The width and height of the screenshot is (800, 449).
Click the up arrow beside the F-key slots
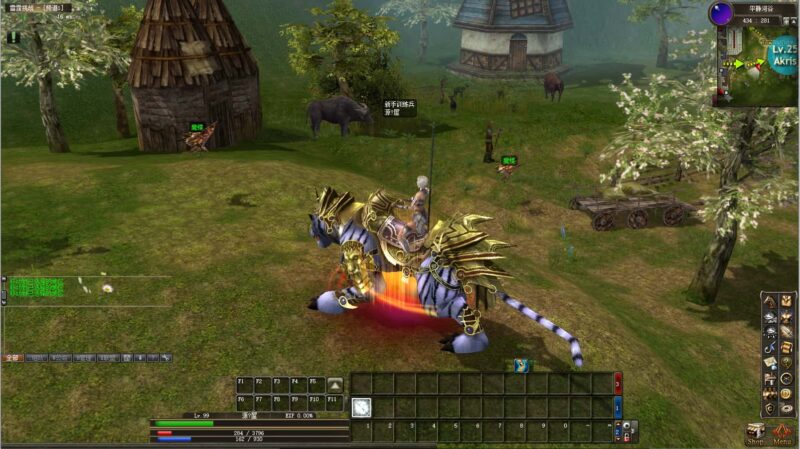click(x=336, y=384)
